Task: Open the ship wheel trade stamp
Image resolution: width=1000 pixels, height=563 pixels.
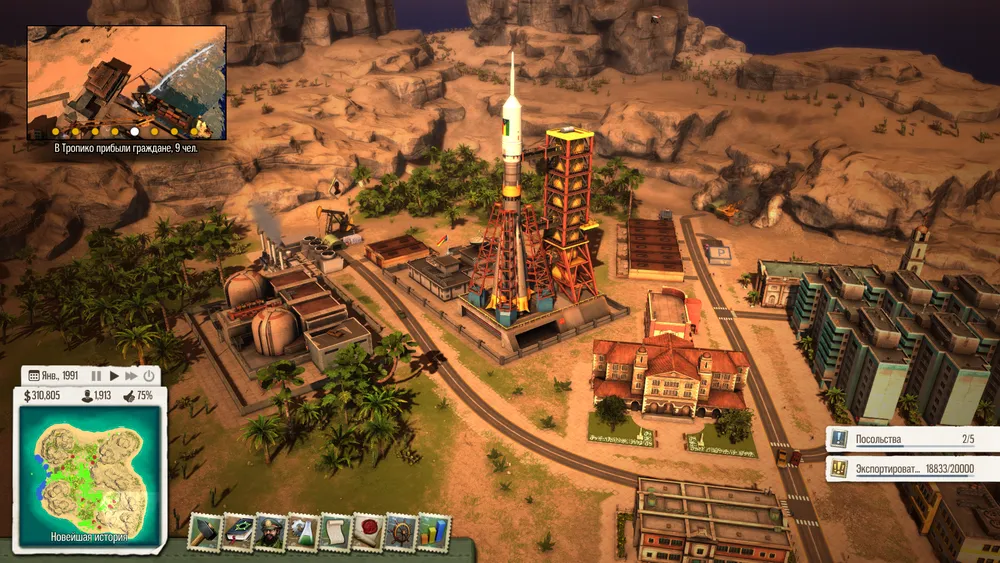Action: click(401, 532)
